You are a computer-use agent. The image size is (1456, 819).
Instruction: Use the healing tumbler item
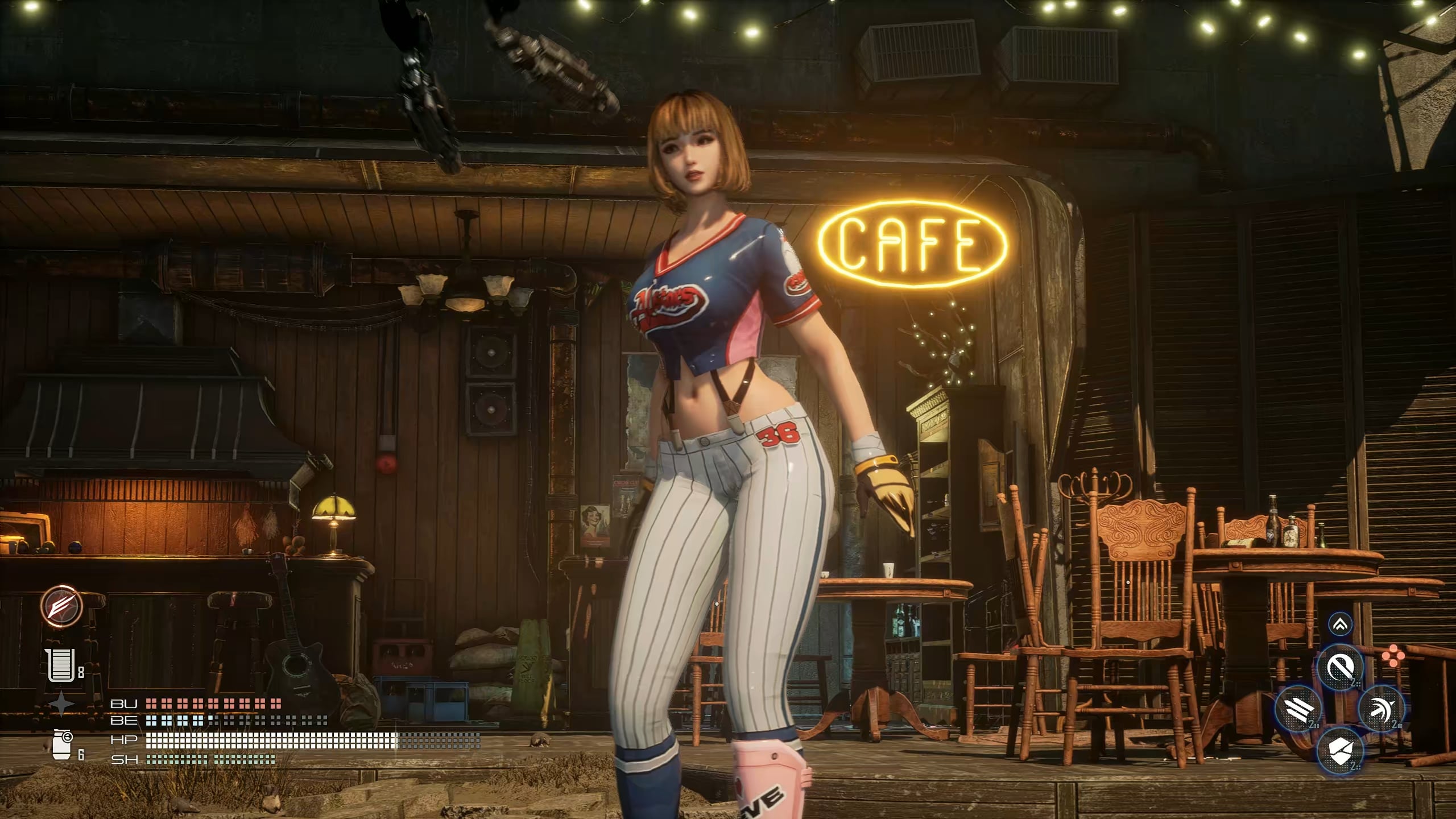(x=61, y=665)
